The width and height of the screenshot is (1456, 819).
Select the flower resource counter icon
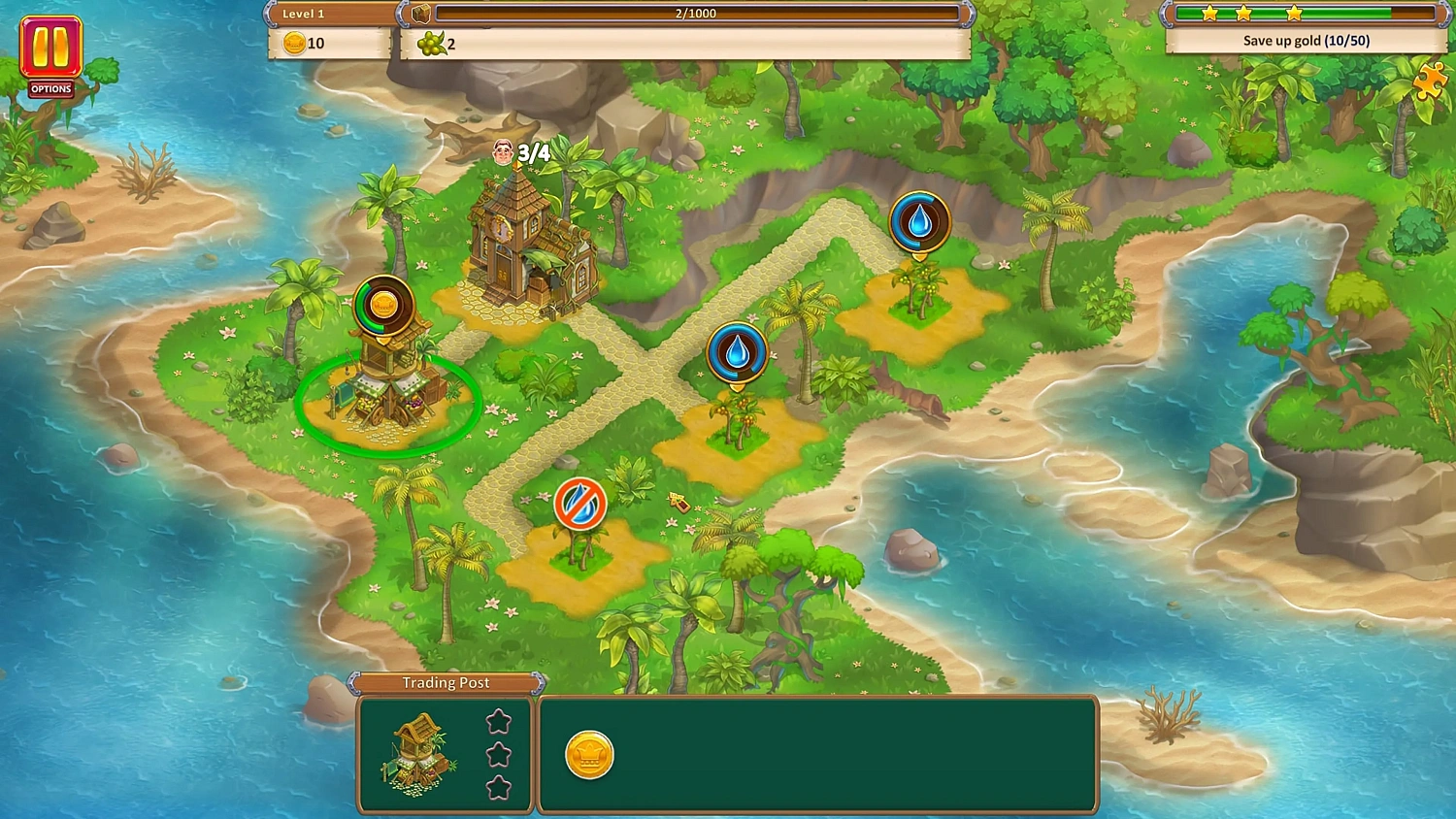pos(433,44)
